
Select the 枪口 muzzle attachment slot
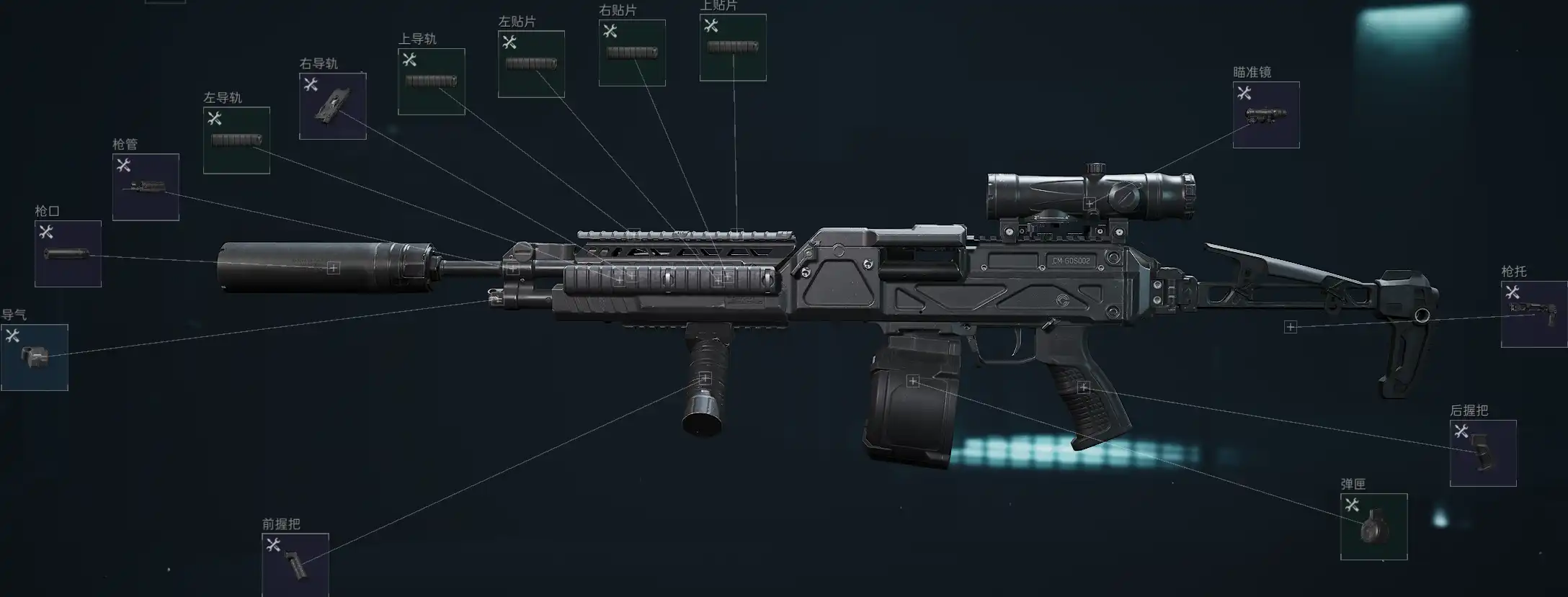[x=68, y=253]
